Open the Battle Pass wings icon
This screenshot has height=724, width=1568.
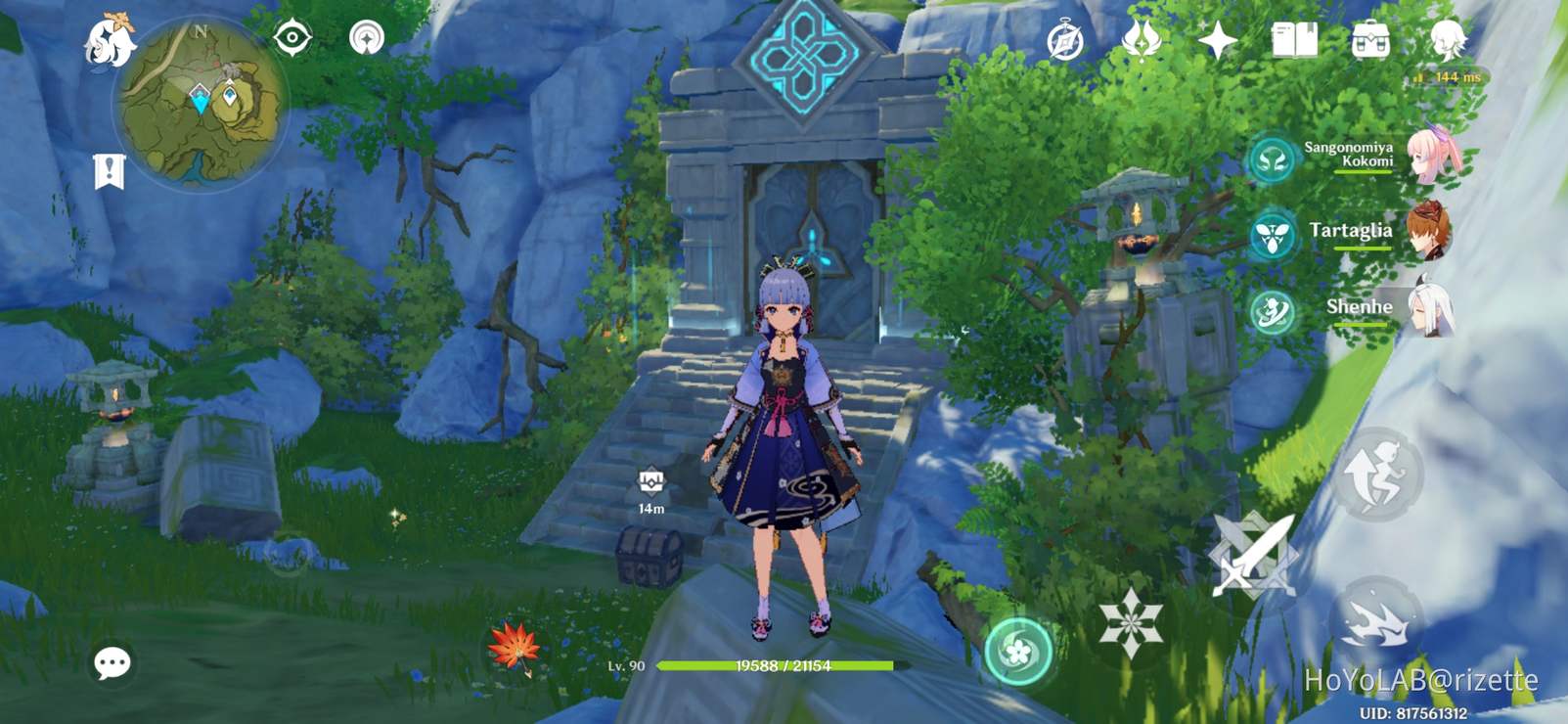tap(1142, 39)
